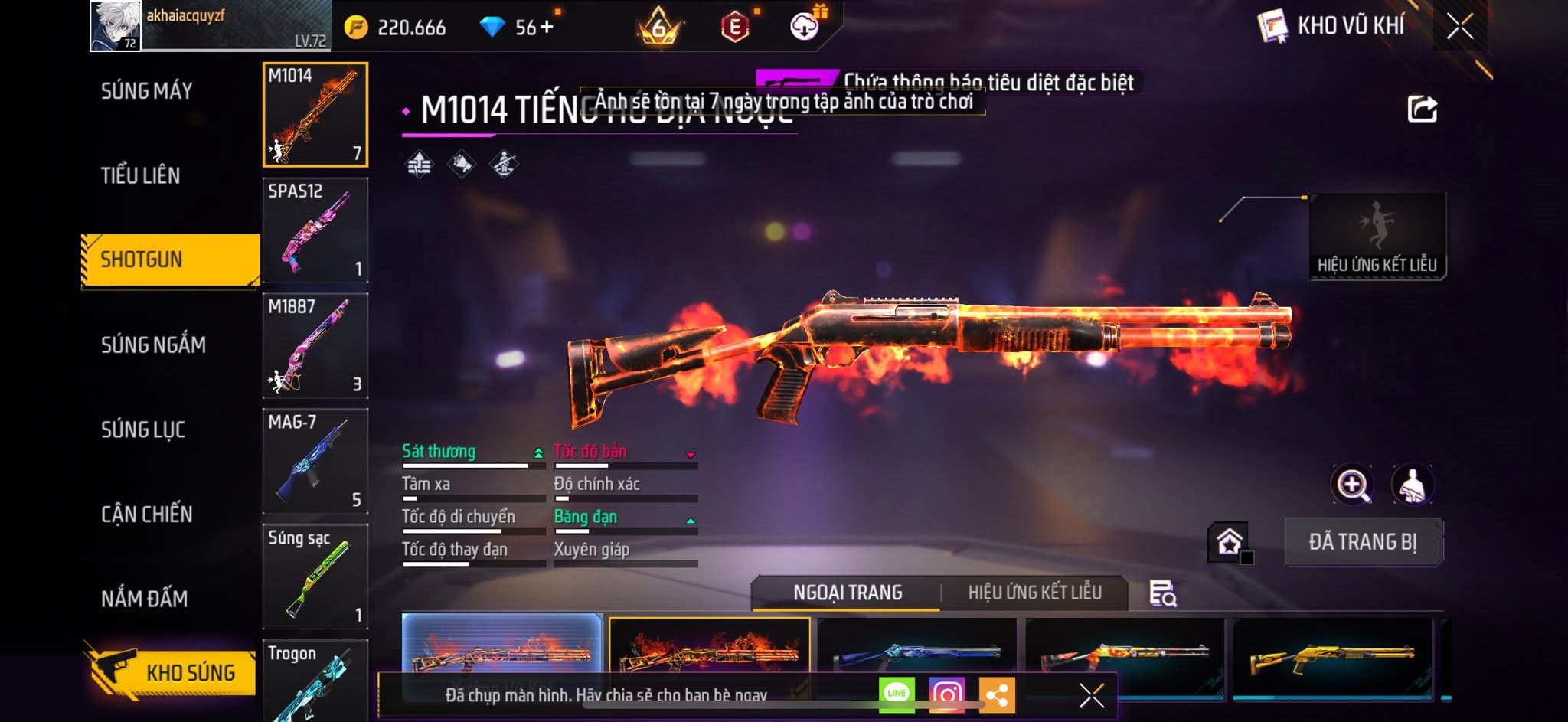Switch to the Tiểu Liên category
Image resolution: width=1568 pixels, height=722 pixels.
coord(141,175)
